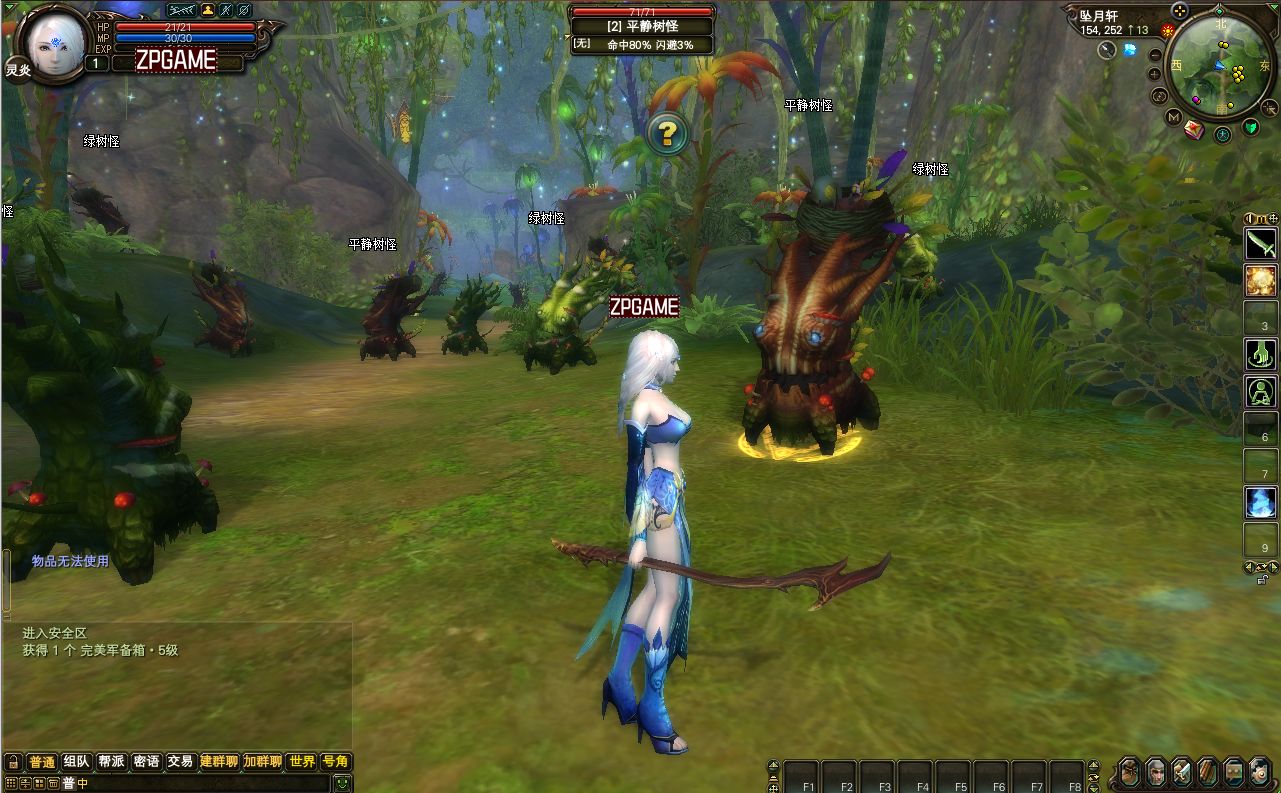
Task: Click the 建群聊 button
Action: [219, 762]
